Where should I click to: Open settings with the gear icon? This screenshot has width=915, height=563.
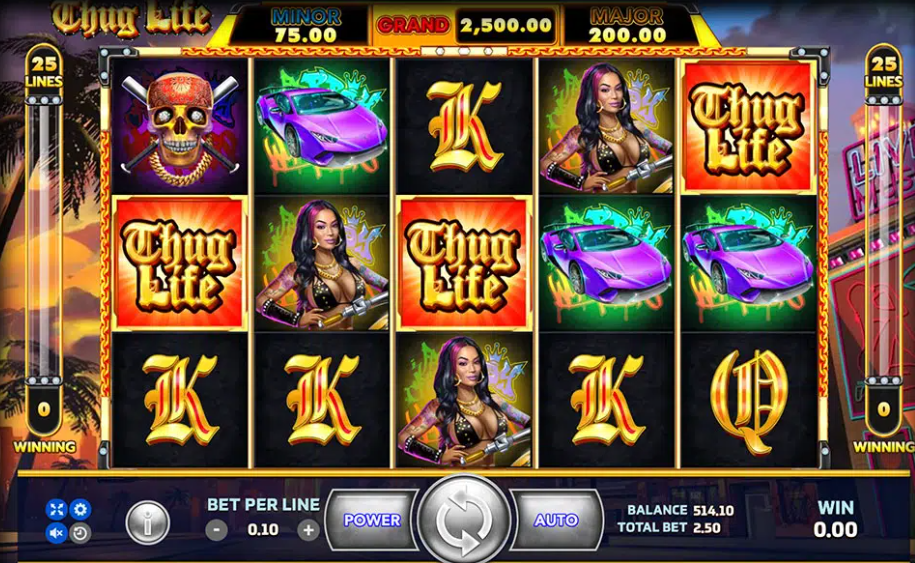tap(80, 510)
